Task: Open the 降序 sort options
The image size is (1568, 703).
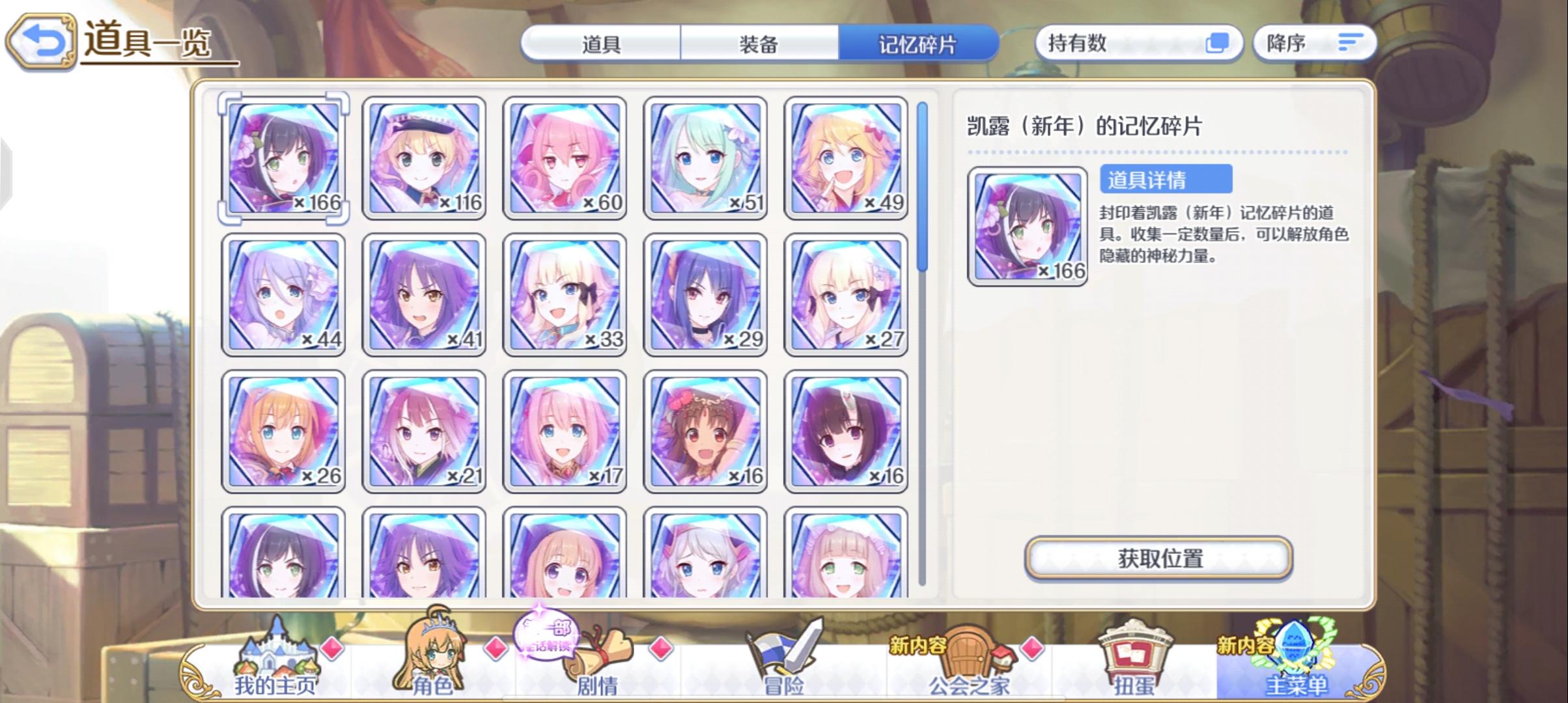Action: [x=1315, y=42]
